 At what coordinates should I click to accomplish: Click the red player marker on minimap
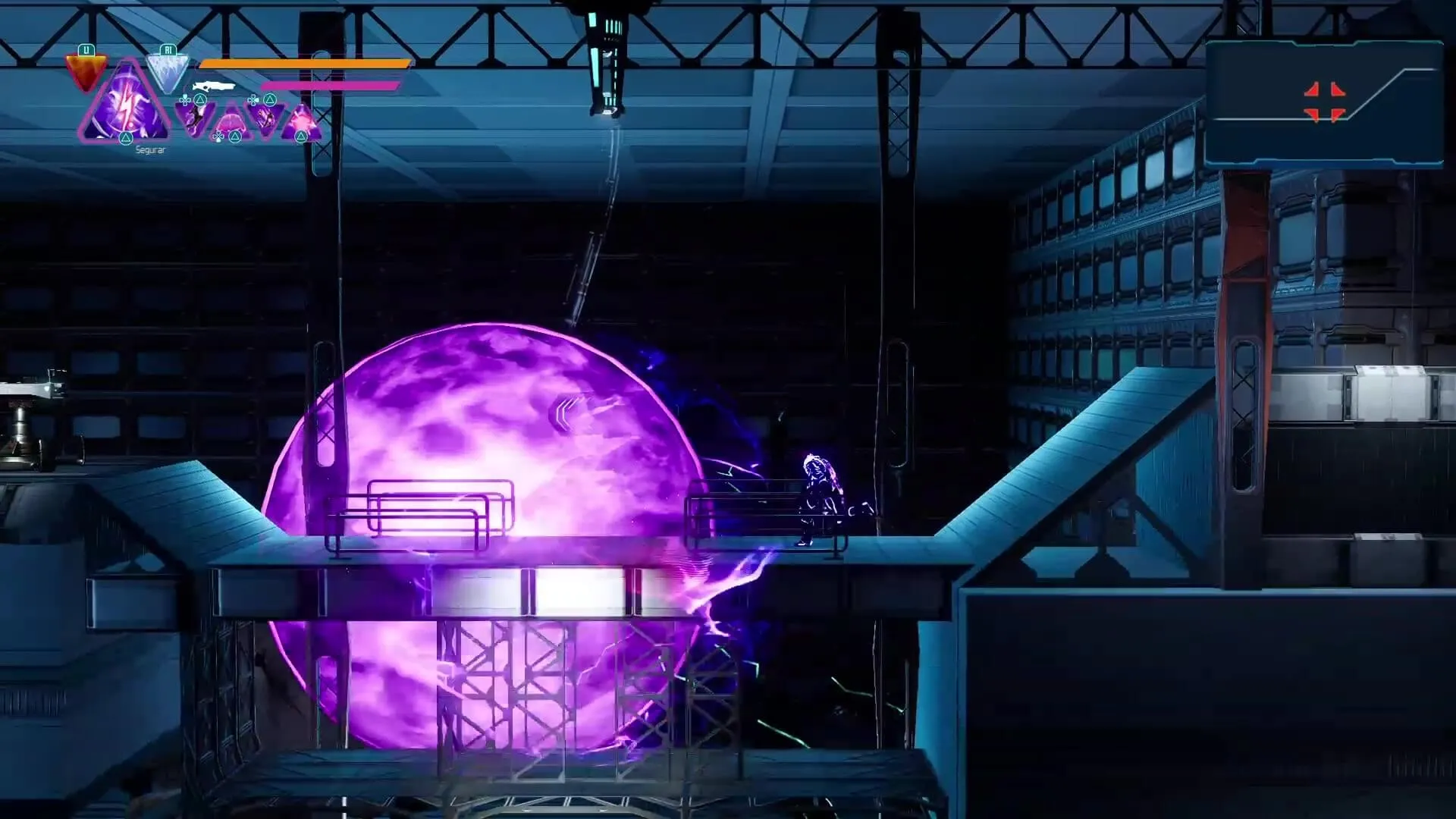tap(1324, 102)
